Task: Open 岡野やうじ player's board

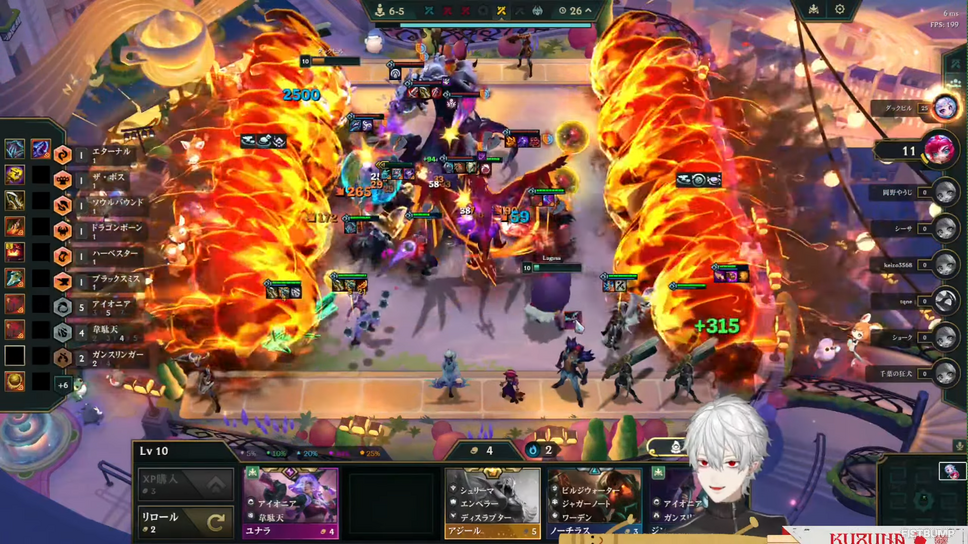Action: pyautogui.click(x=944, y=192)
